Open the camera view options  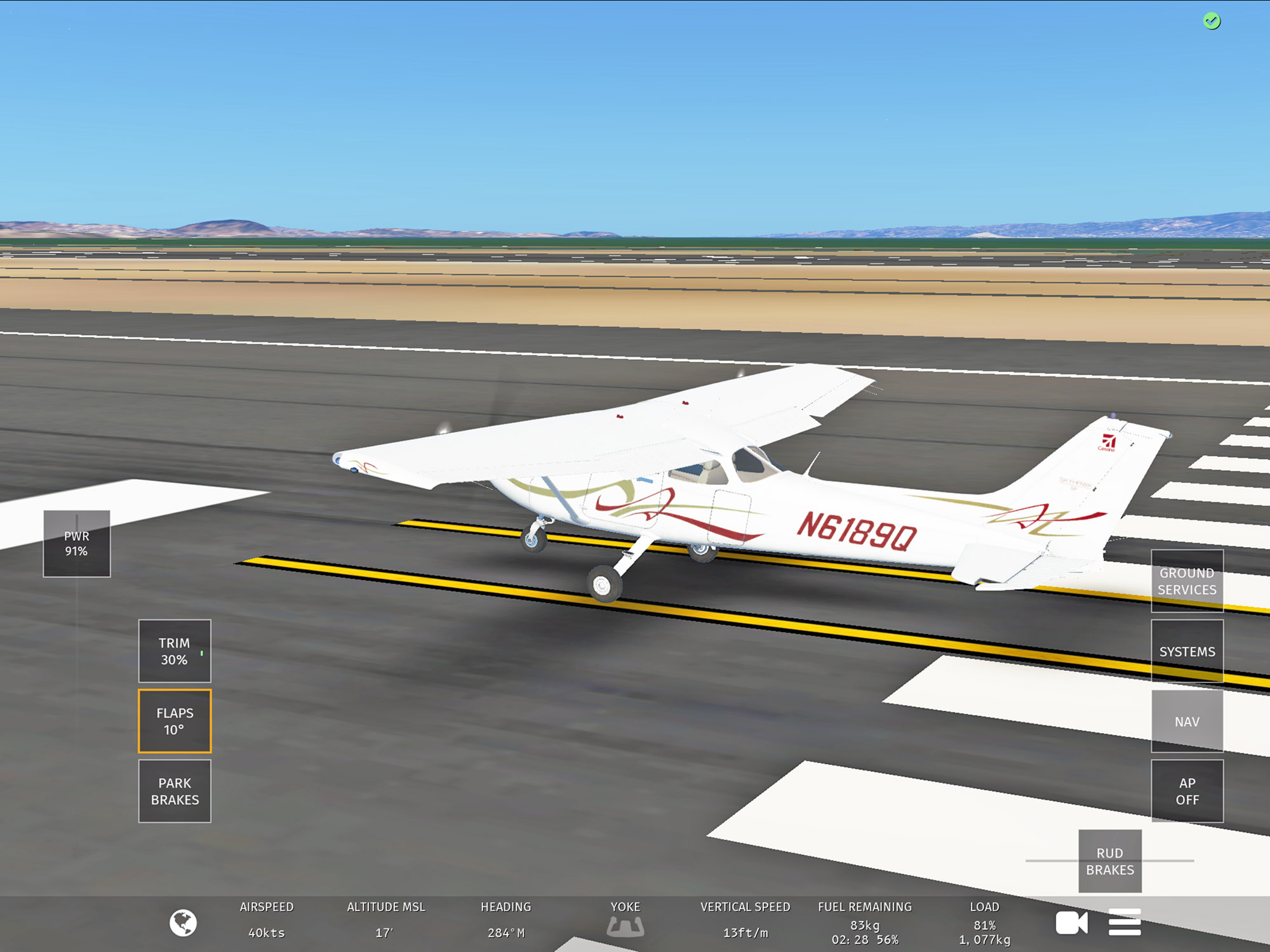click(x=1071, y=923)
